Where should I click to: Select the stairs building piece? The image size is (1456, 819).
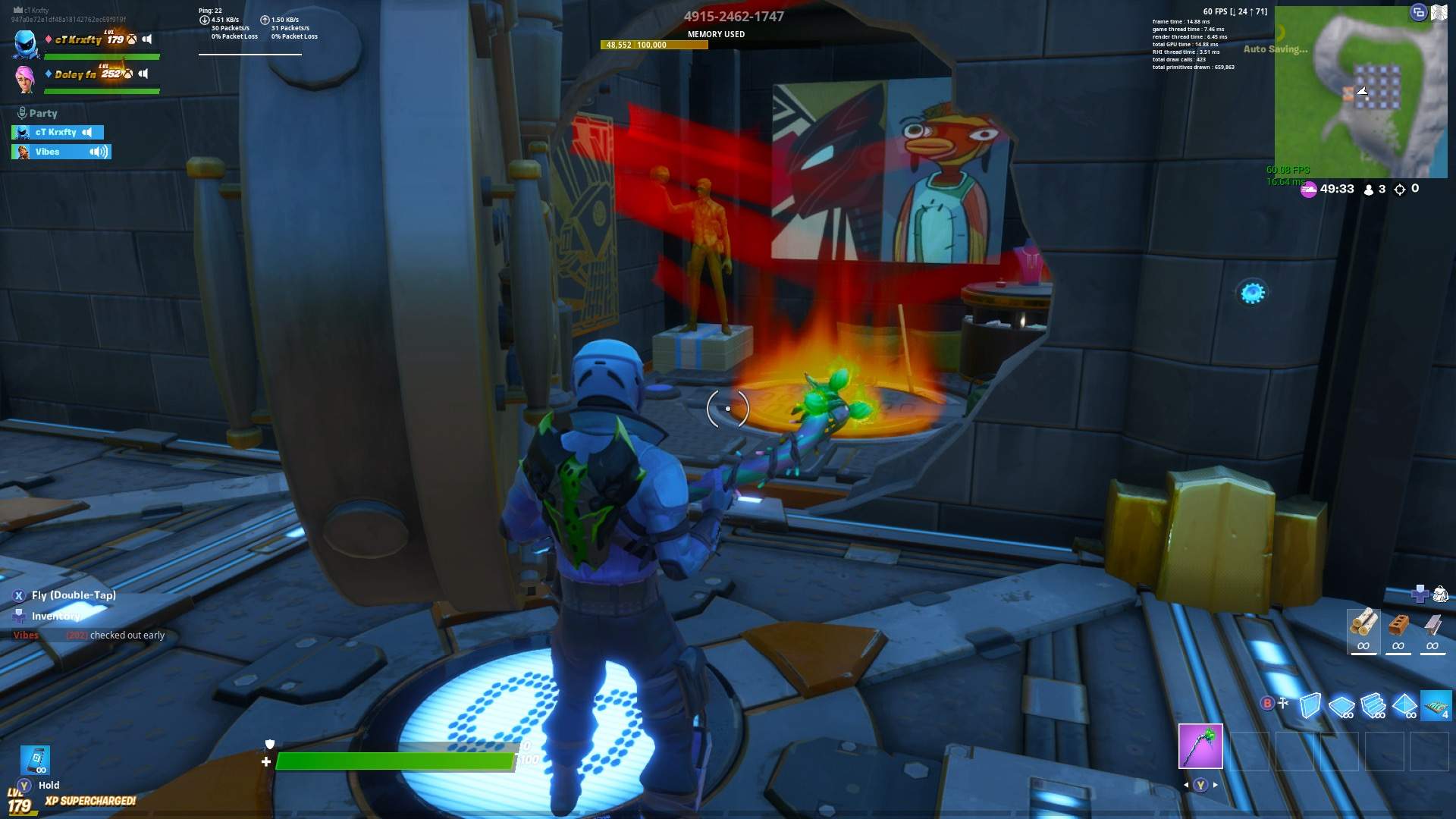pos(1373,705)
